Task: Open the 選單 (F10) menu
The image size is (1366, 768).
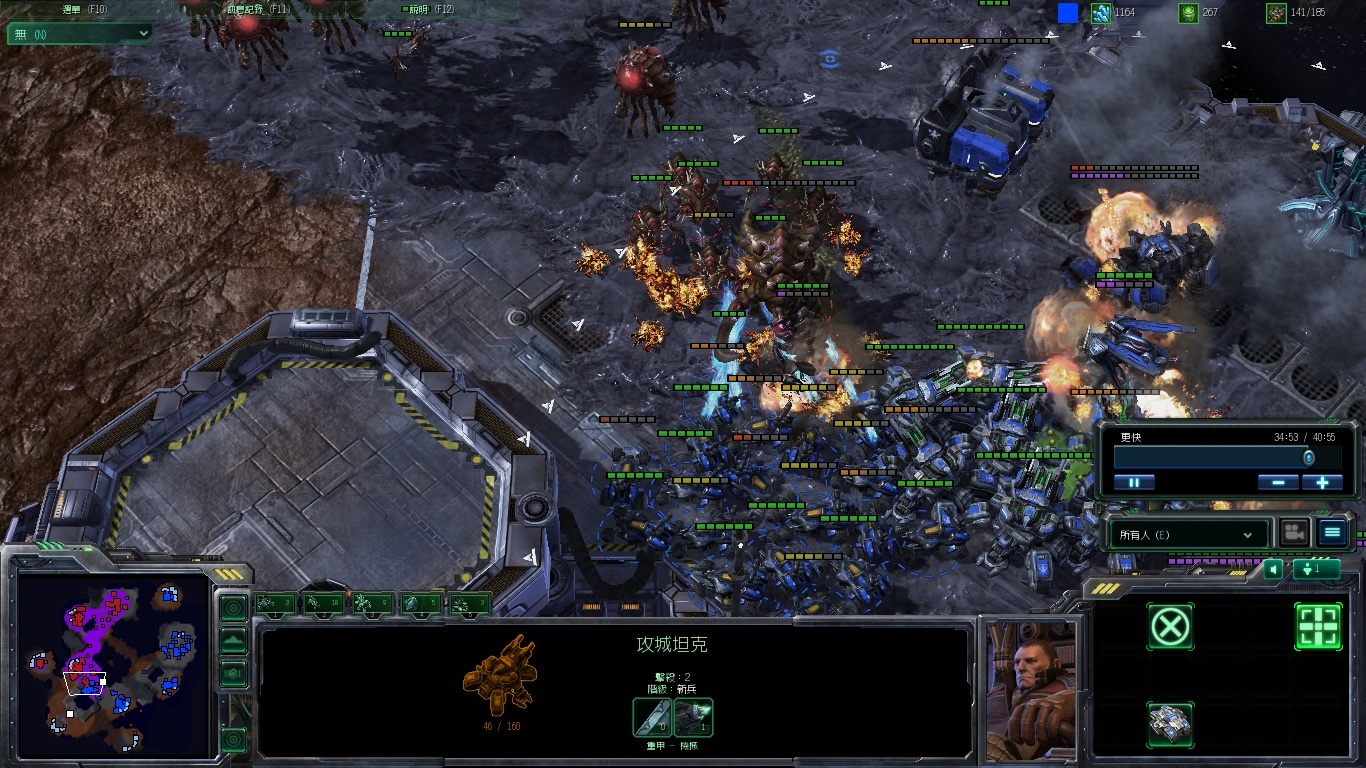Action: pyautogui.click(x=85, y=9)
